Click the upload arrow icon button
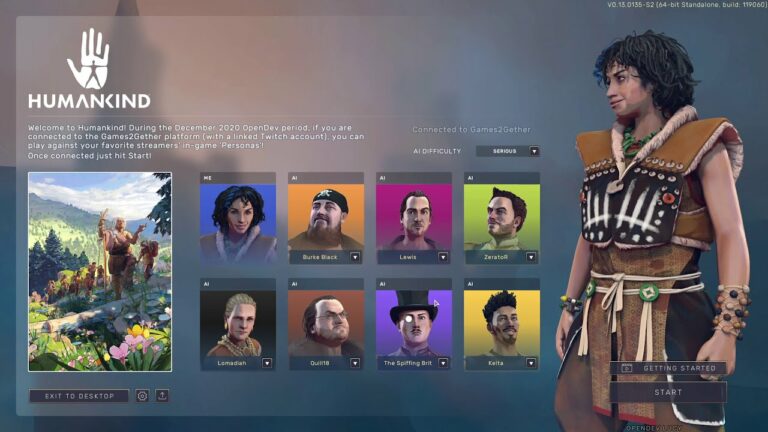The height and width of the screenshot is (432, 768). [162, 396]
